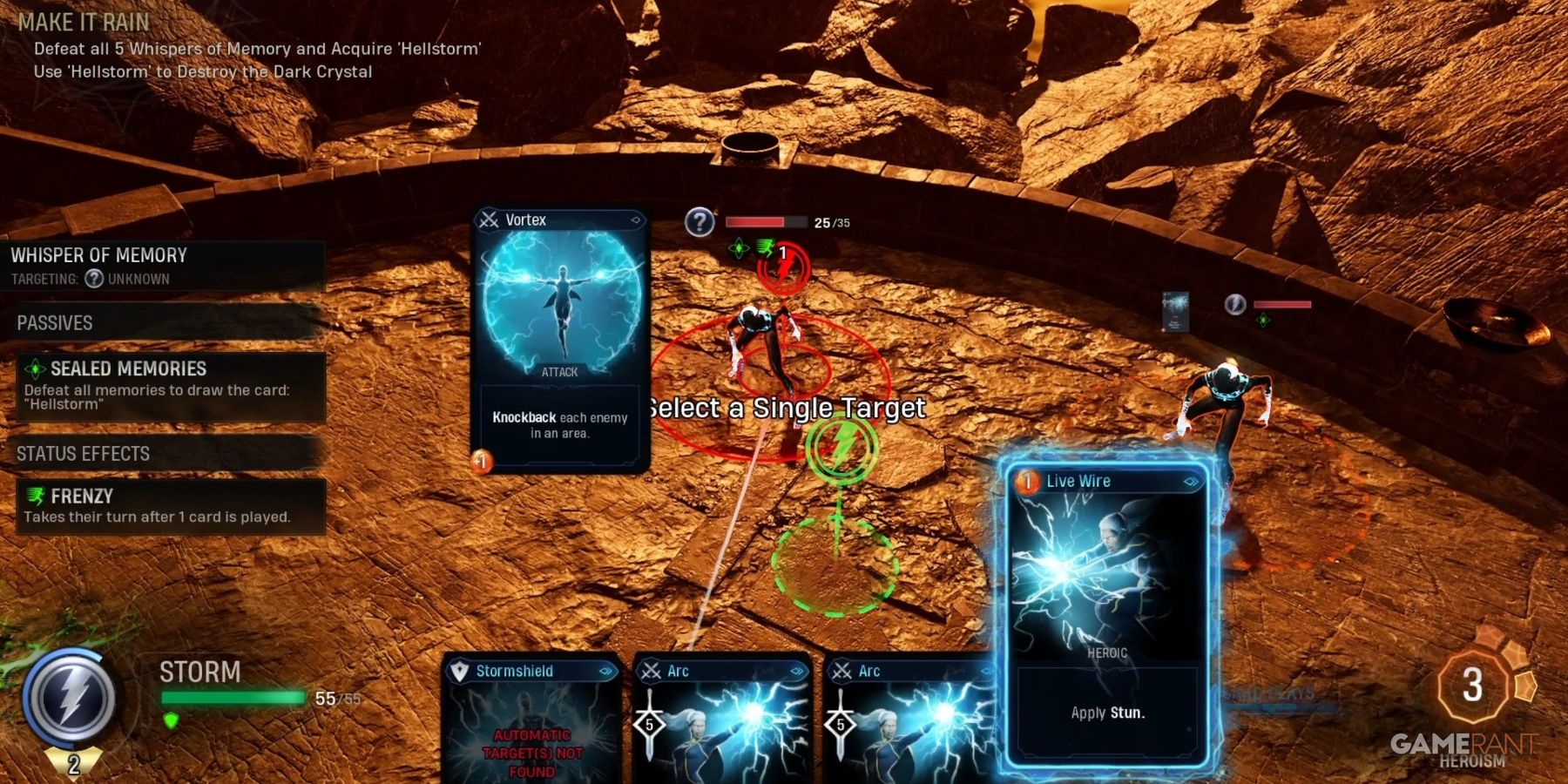1568x784 pixels.
Task: Toggle the card detail view on the Arc card
Action: point(797,671)
